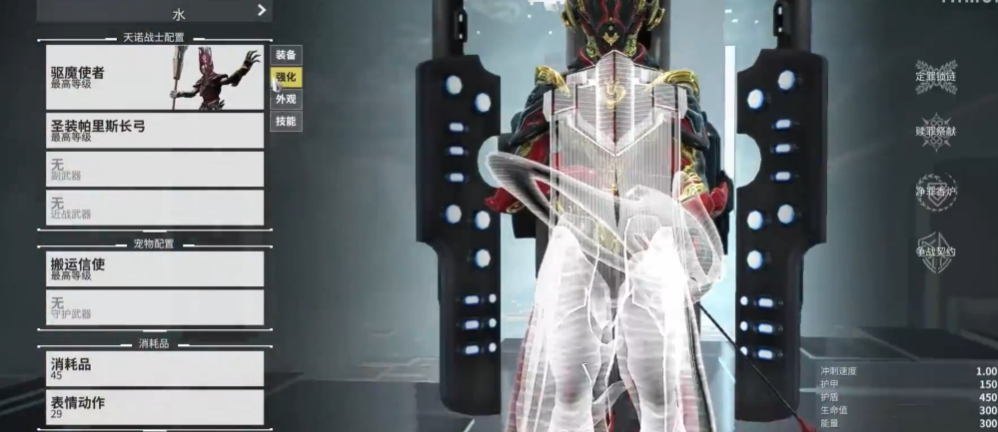
Task: Open the 表情动作 emotes row
Action: (x=152, y=406)
